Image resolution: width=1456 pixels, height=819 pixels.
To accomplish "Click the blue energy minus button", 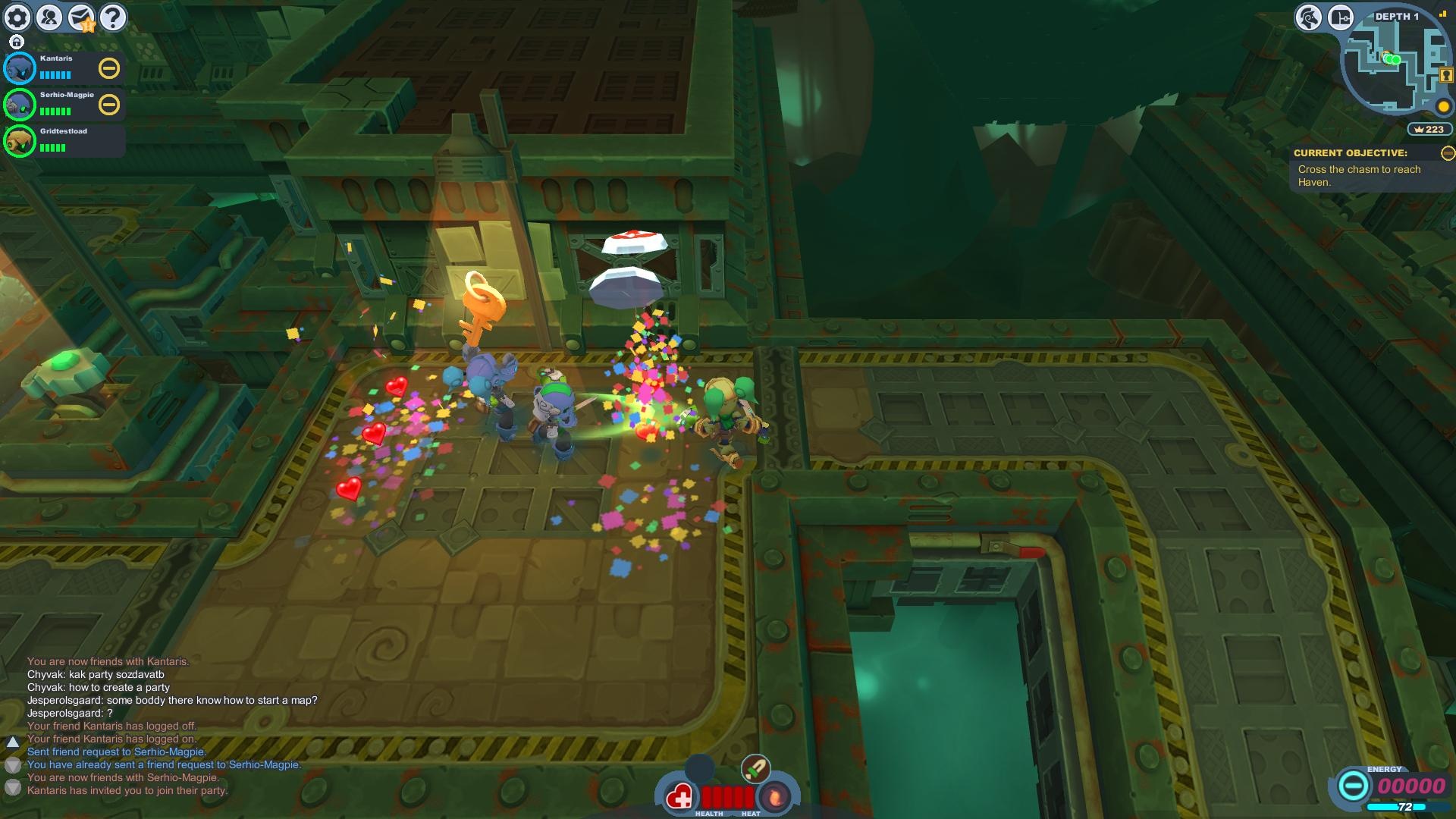I will pyautogui.click(x=1353, y=786).
